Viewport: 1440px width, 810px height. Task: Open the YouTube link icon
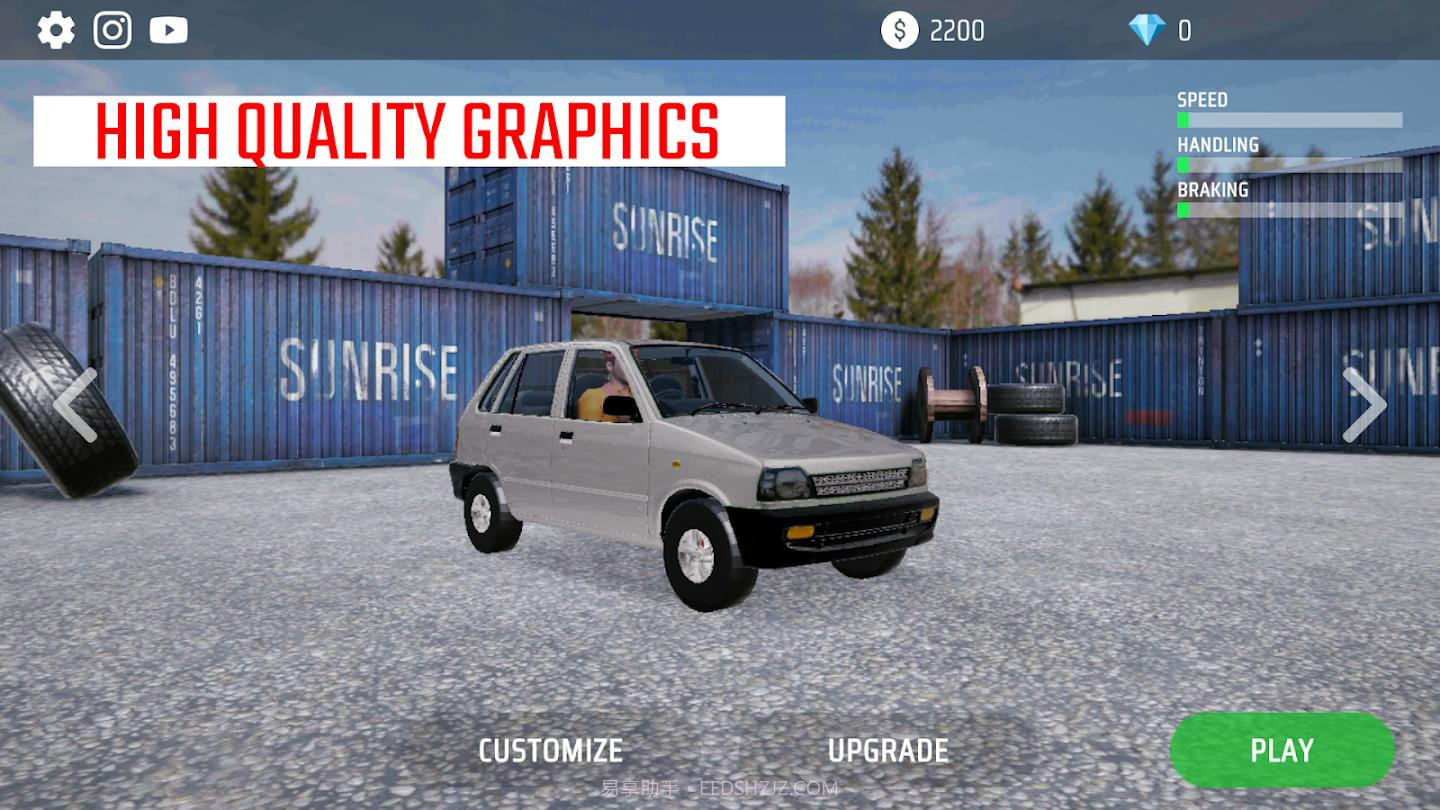click(169, 30)
